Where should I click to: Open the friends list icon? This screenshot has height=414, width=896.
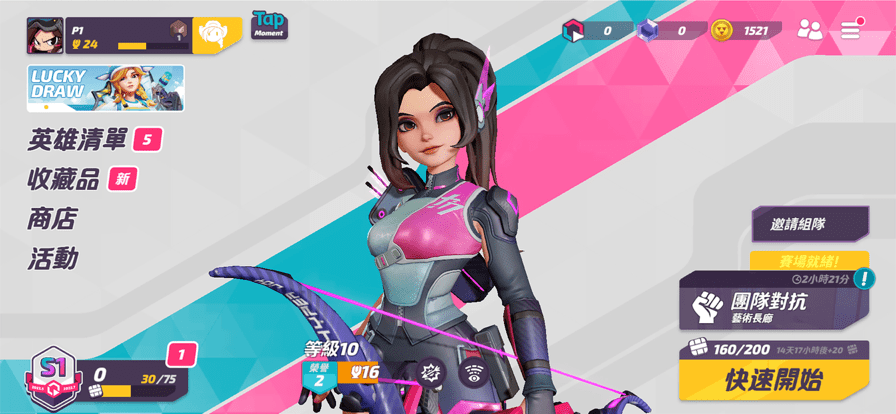pyautogui.click(x=809, y=30)
